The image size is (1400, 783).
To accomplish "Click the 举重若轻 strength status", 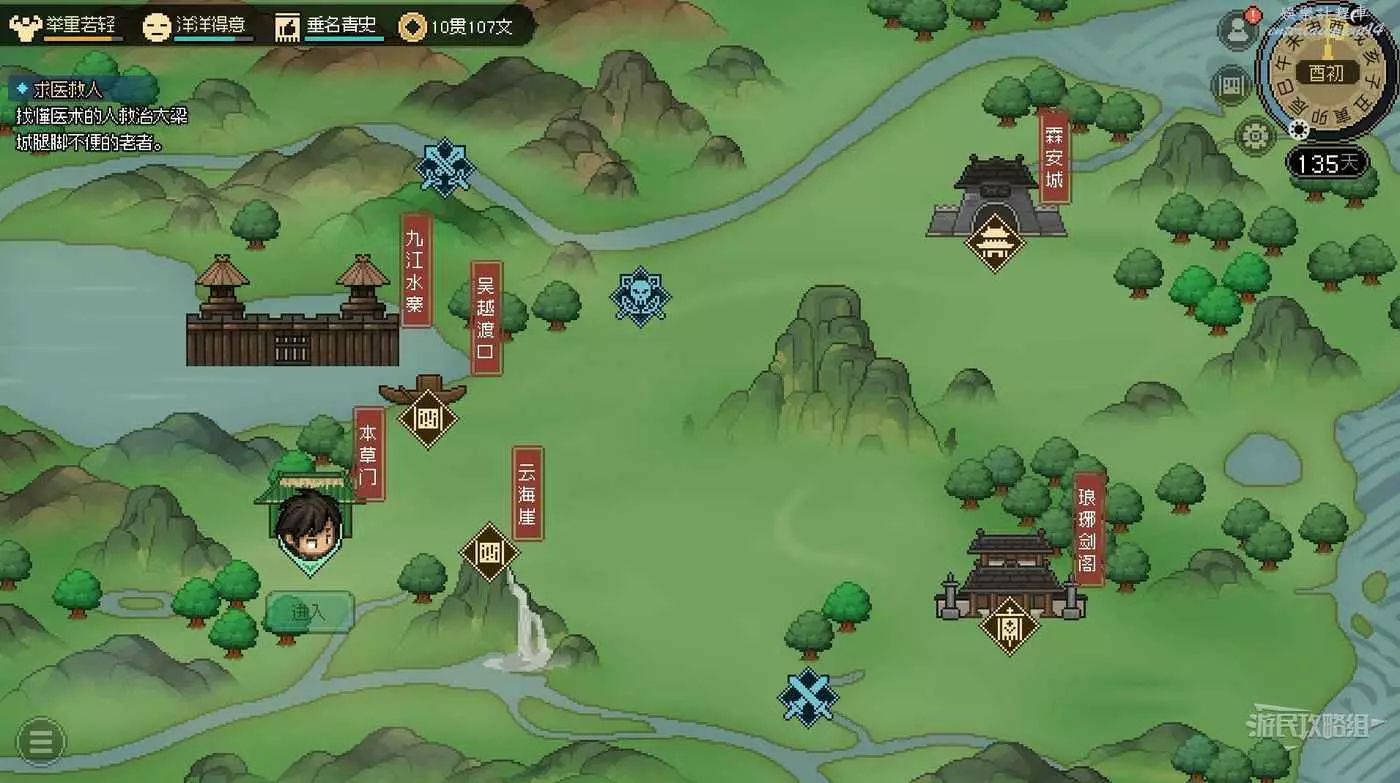I will tap(67, 26).
